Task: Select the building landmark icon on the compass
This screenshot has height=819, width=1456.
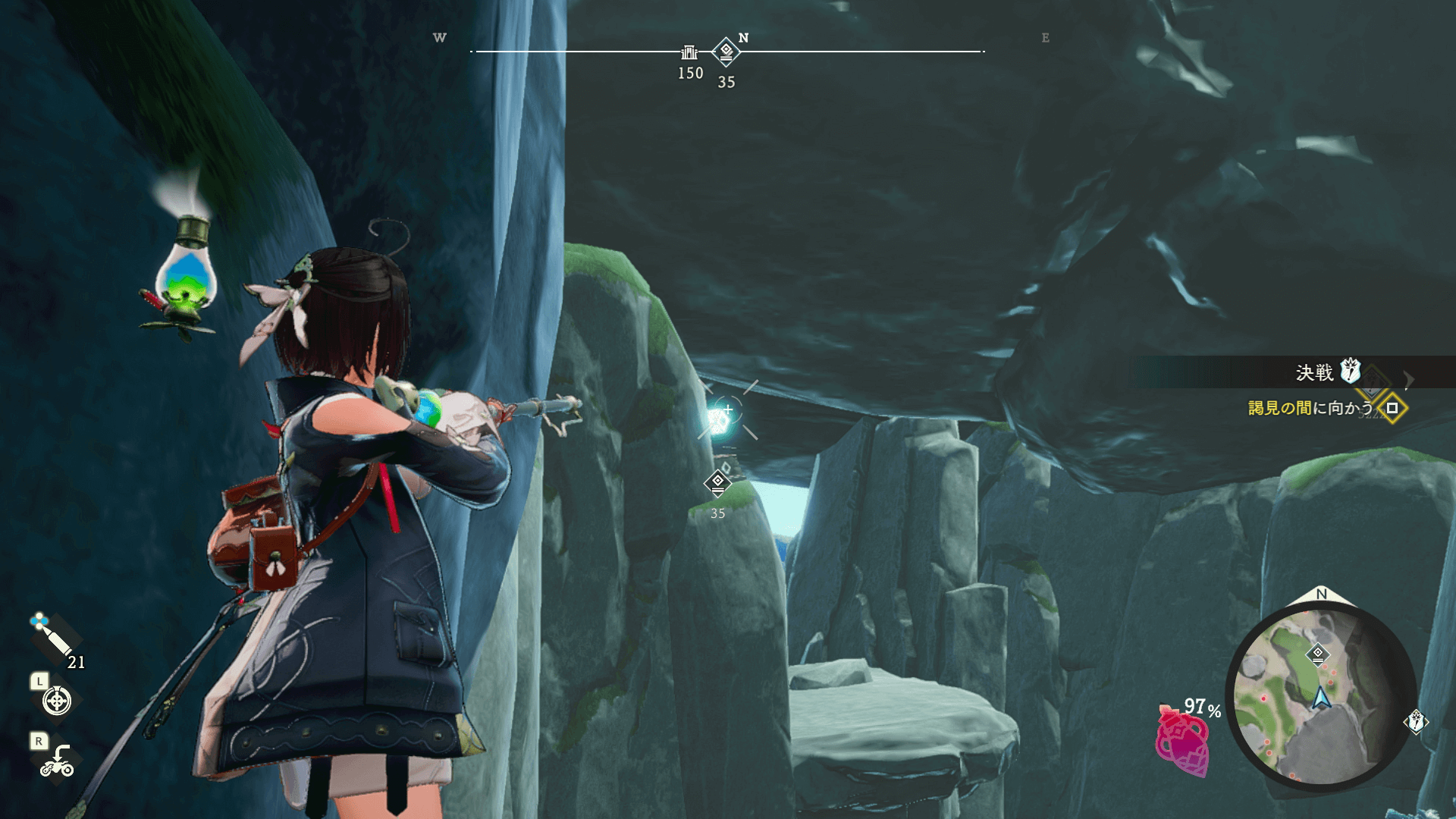Action: pyautogui.click(x=689, y=52)
